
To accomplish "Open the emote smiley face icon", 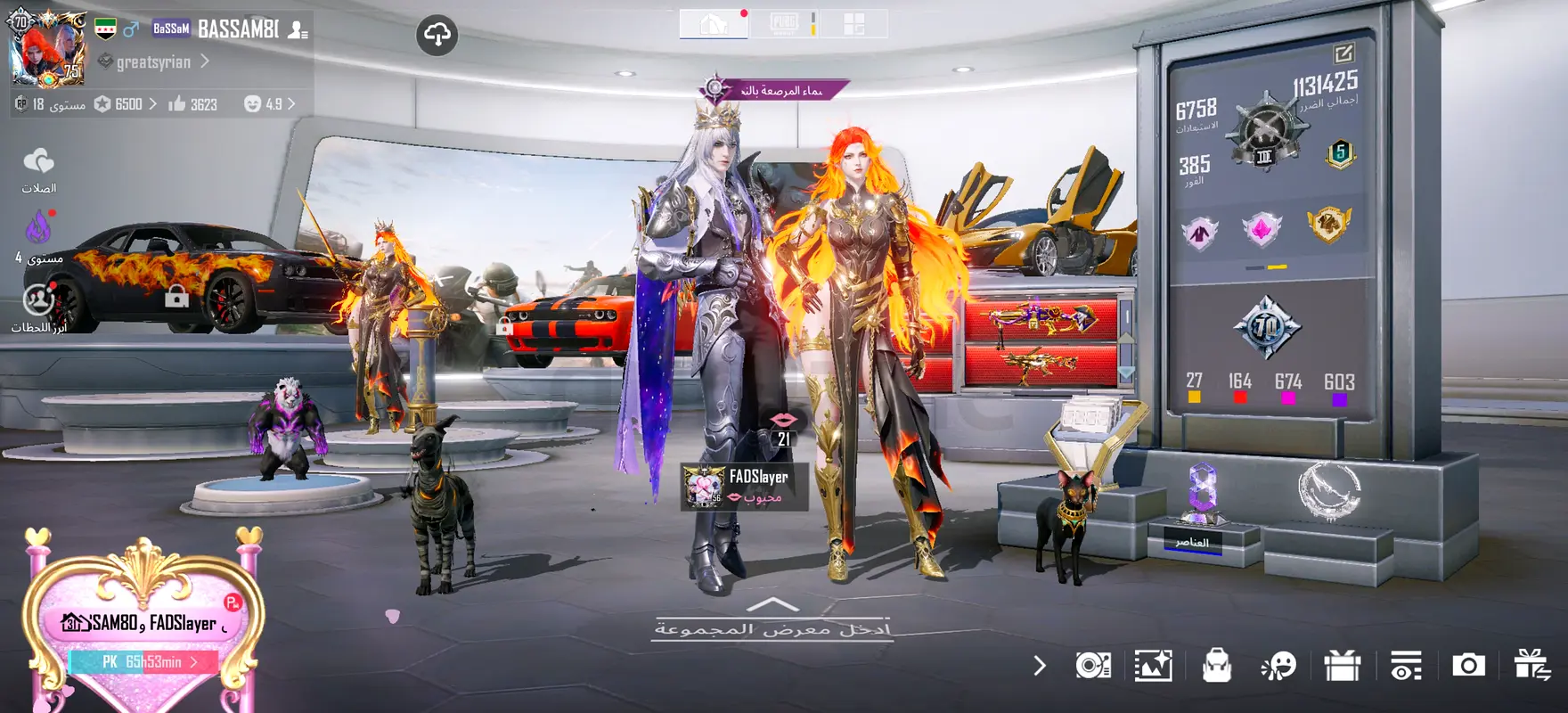I will pos(1278,666).
